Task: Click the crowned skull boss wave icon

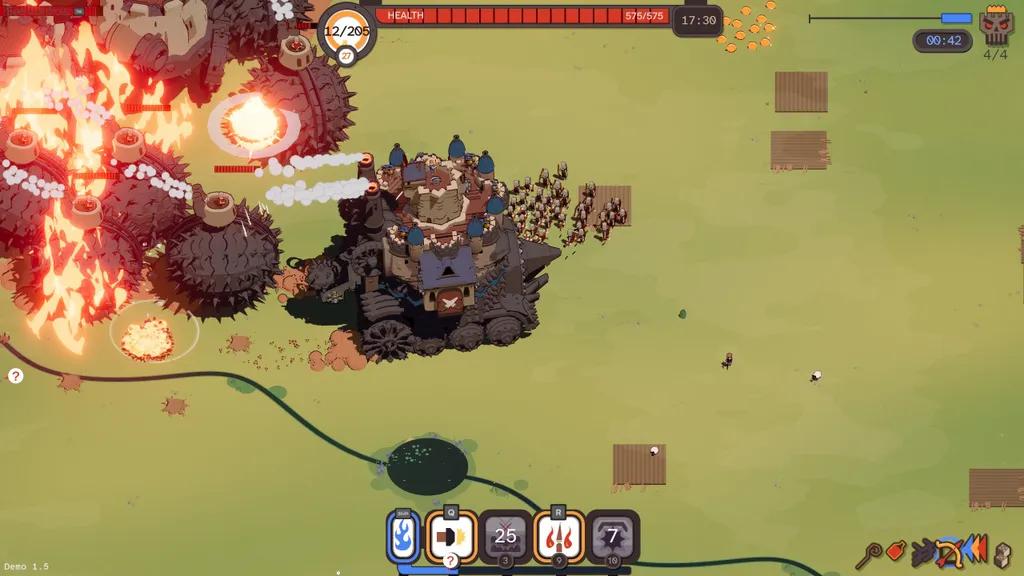Action: (x=996, y=24)
